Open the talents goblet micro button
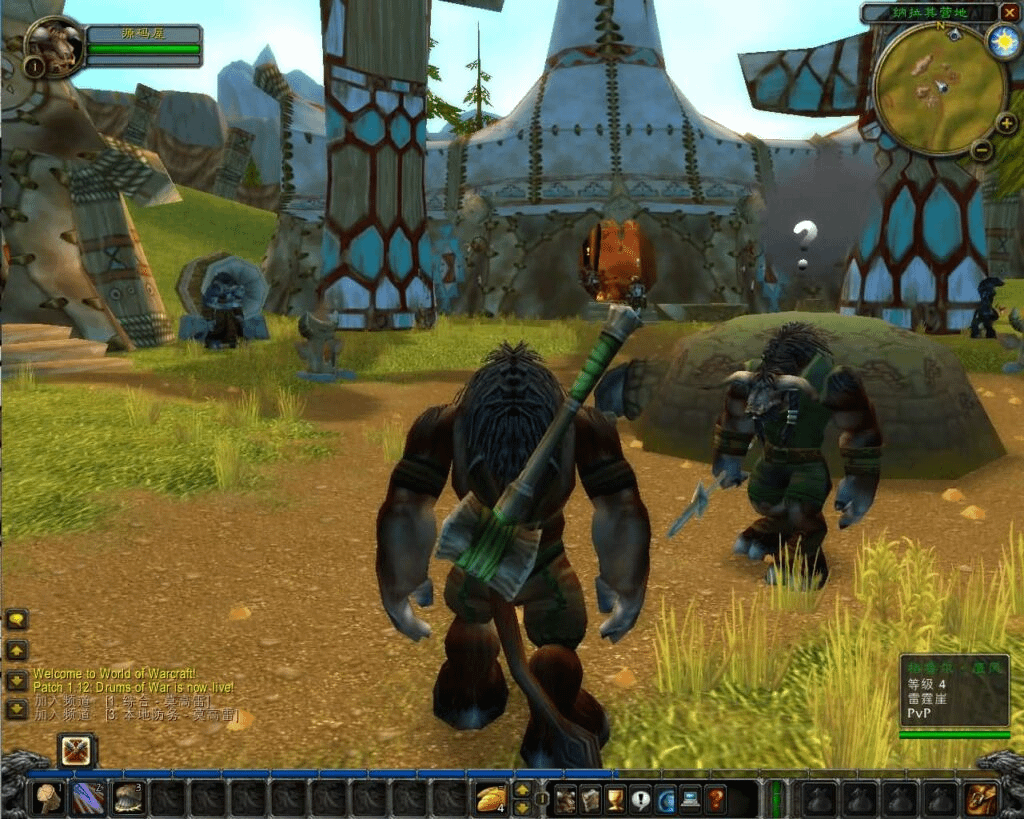Viewport: 1024px width, 819px height. coord(616,799)
